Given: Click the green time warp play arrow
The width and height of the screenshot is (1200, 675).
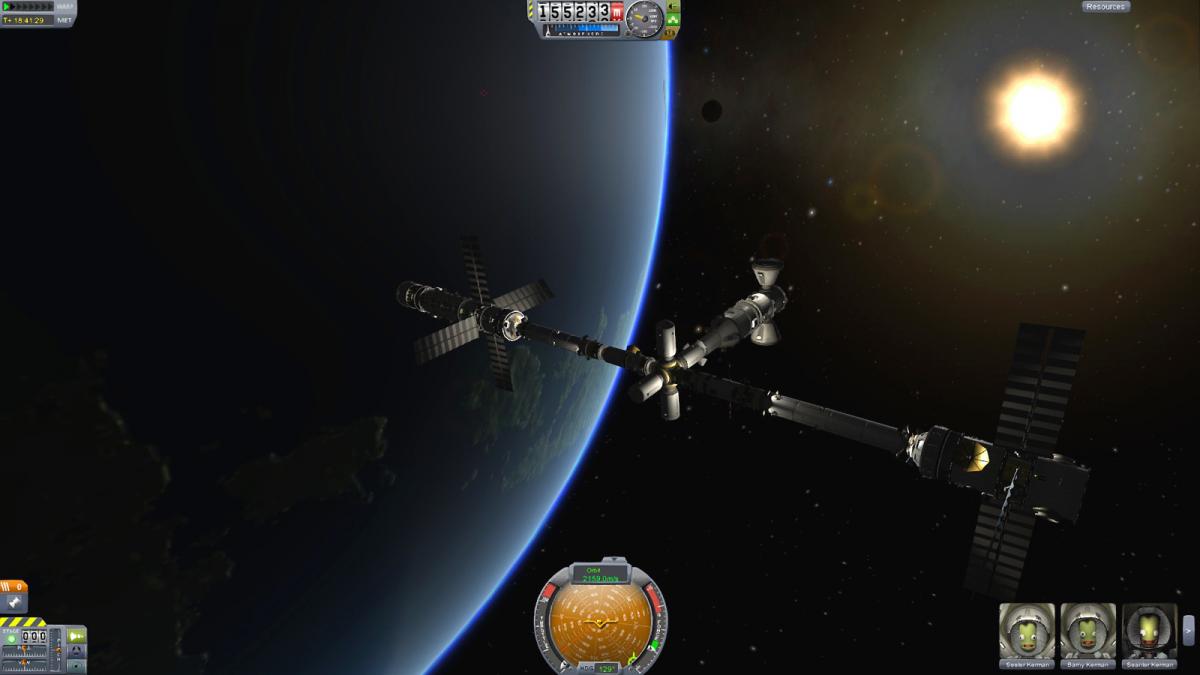Looking at the screenshot, I should click(8, 7).
